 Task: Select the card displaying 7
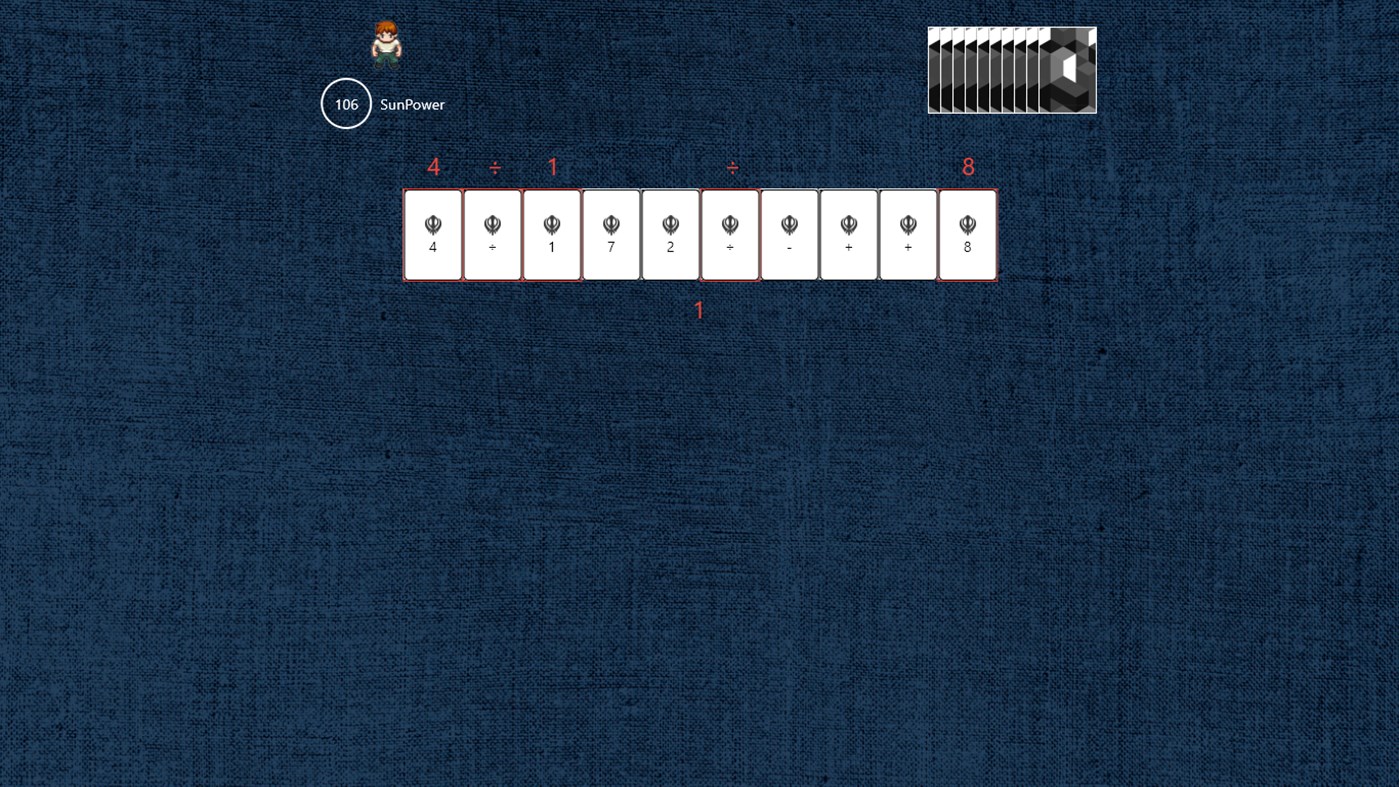click(610, 234)
